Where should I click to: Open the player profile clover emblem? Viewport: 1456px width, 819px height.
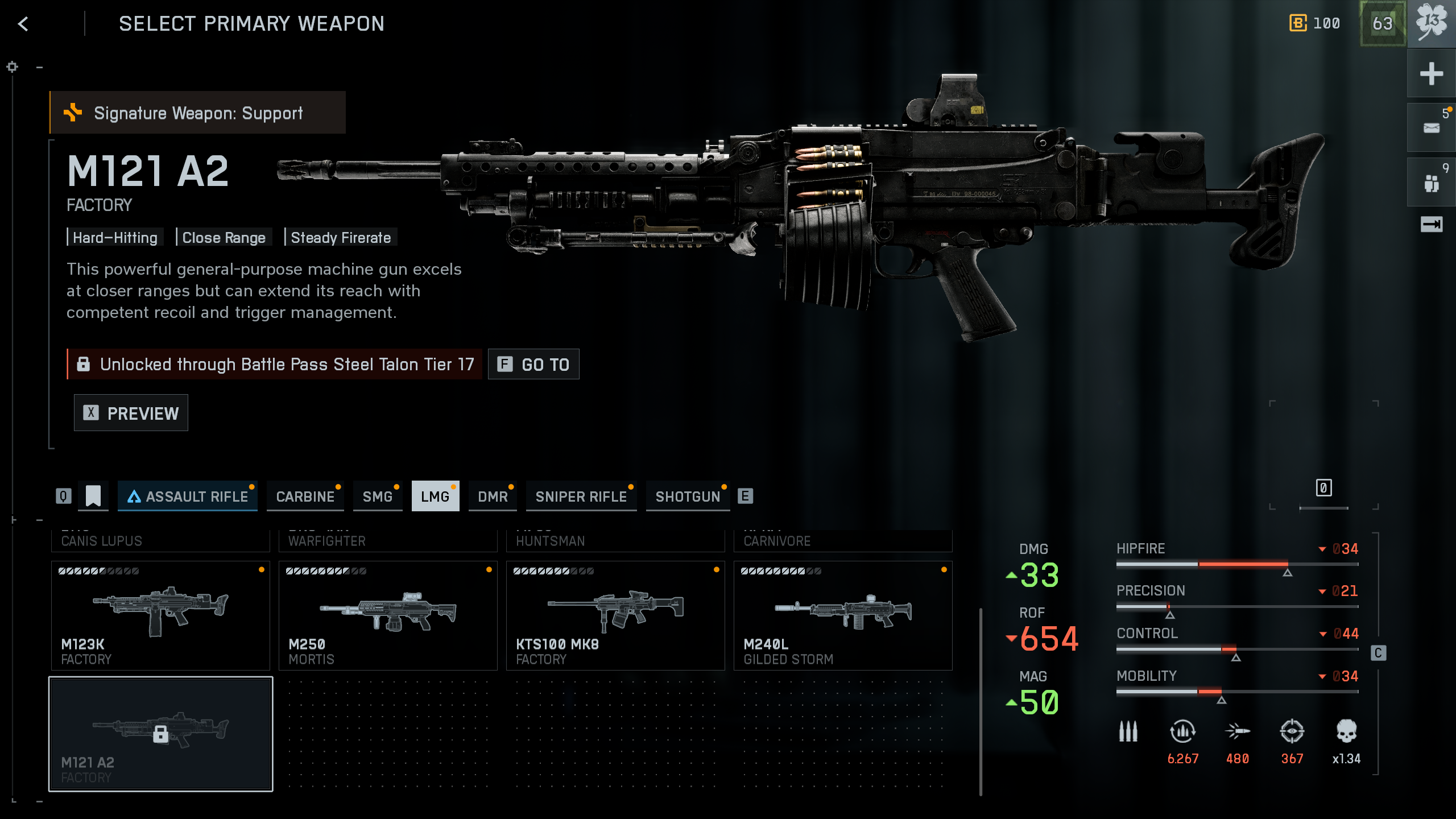[1431, 24]
